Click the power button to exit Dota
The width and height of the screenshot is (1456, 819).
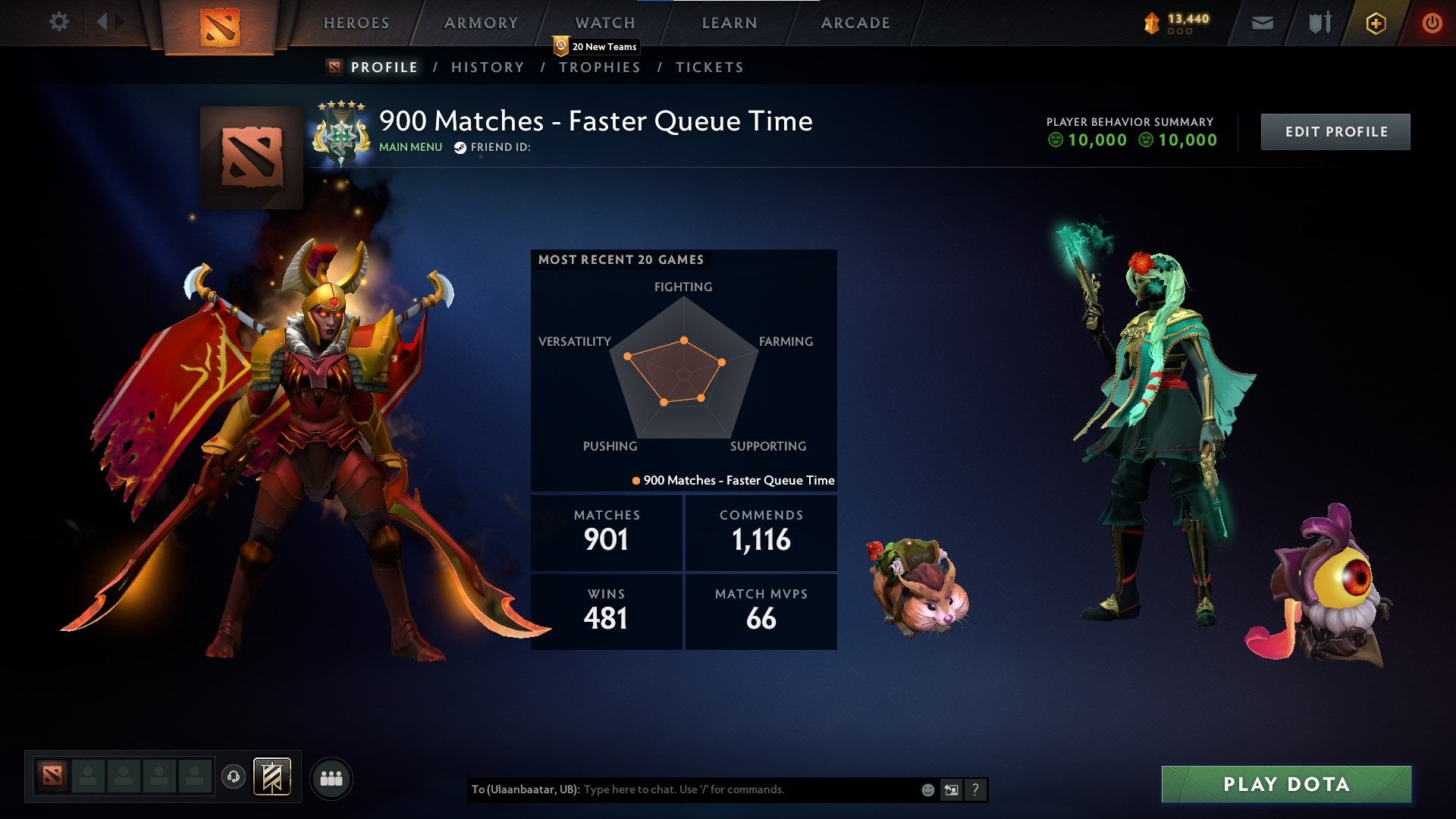point(1432,23)
